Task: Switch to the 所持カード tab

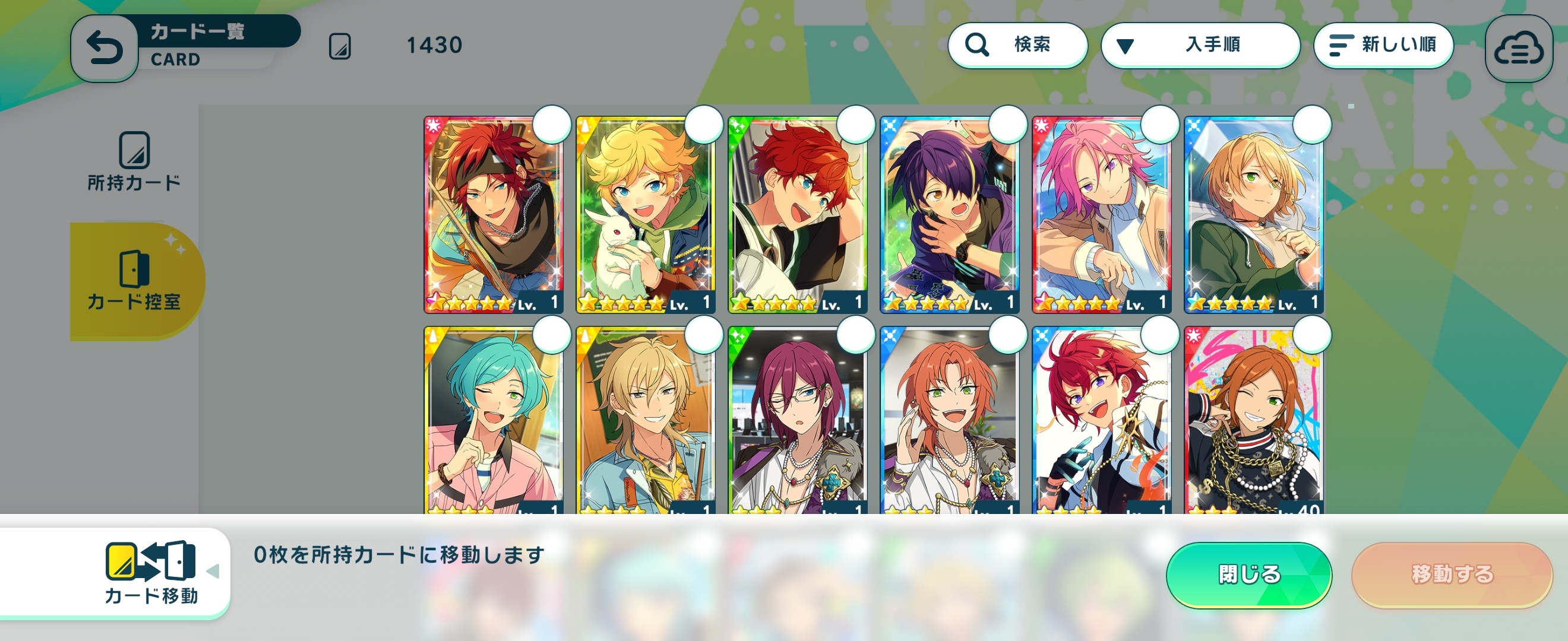Action: (134, 161)
